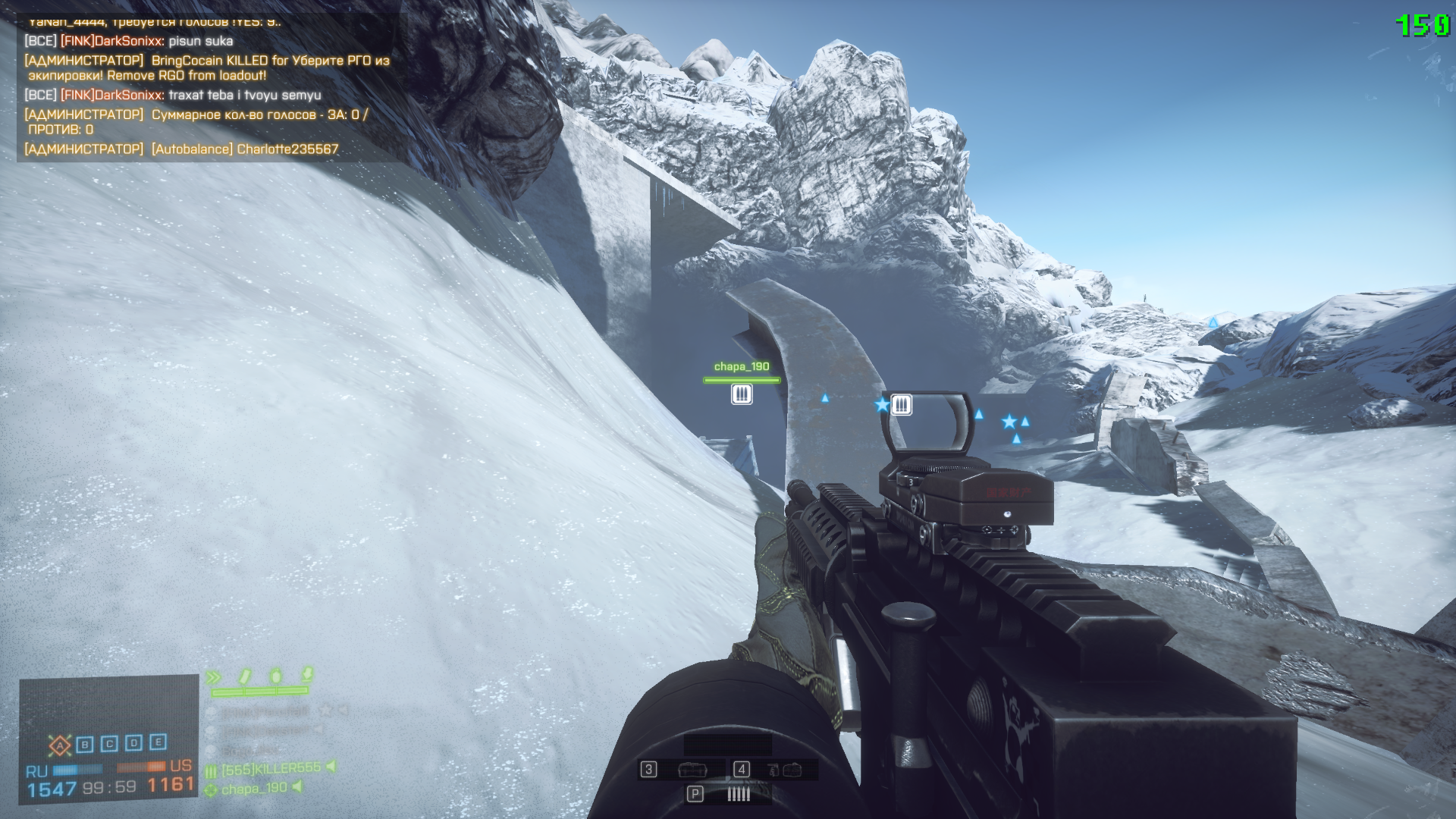Screen dimensions: 1456x819
Task: Click the double-chevron field upgrade icon
Action: point(214,677)
